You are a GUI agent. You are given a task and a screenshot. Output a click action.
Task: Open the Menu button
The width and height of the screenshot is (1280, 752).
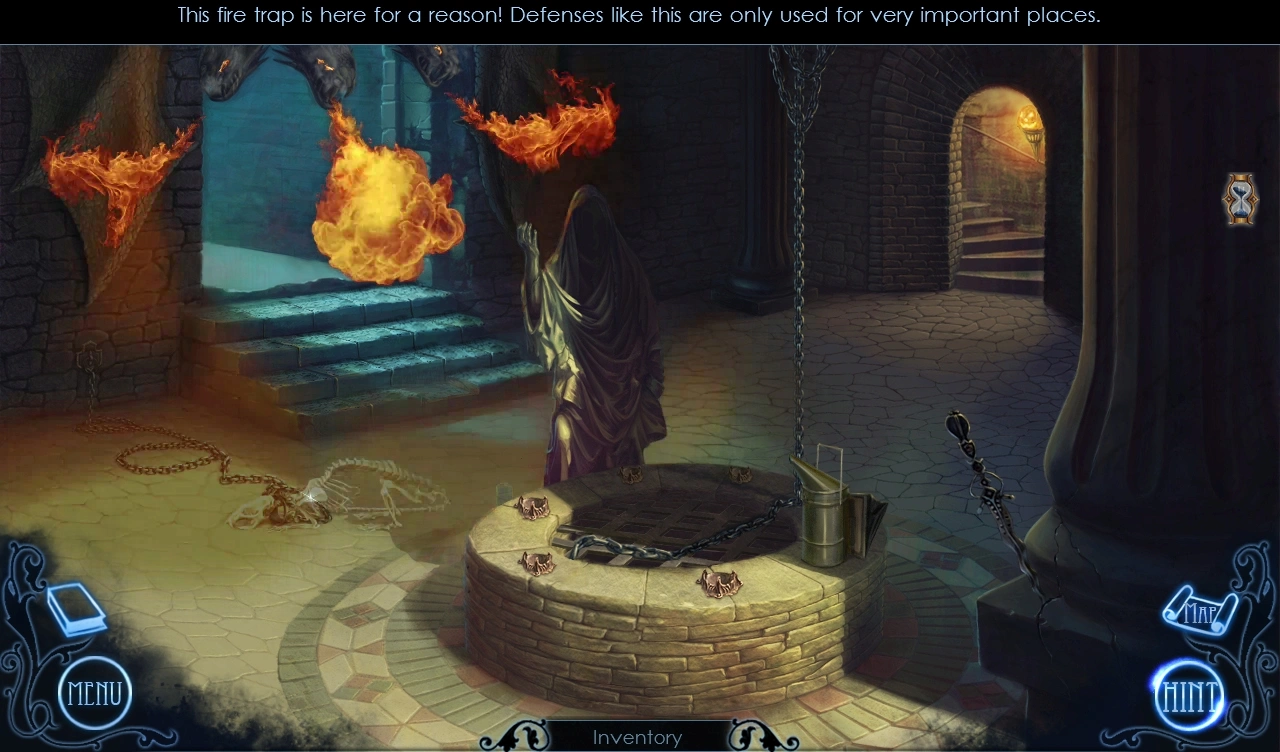[95, 693]
